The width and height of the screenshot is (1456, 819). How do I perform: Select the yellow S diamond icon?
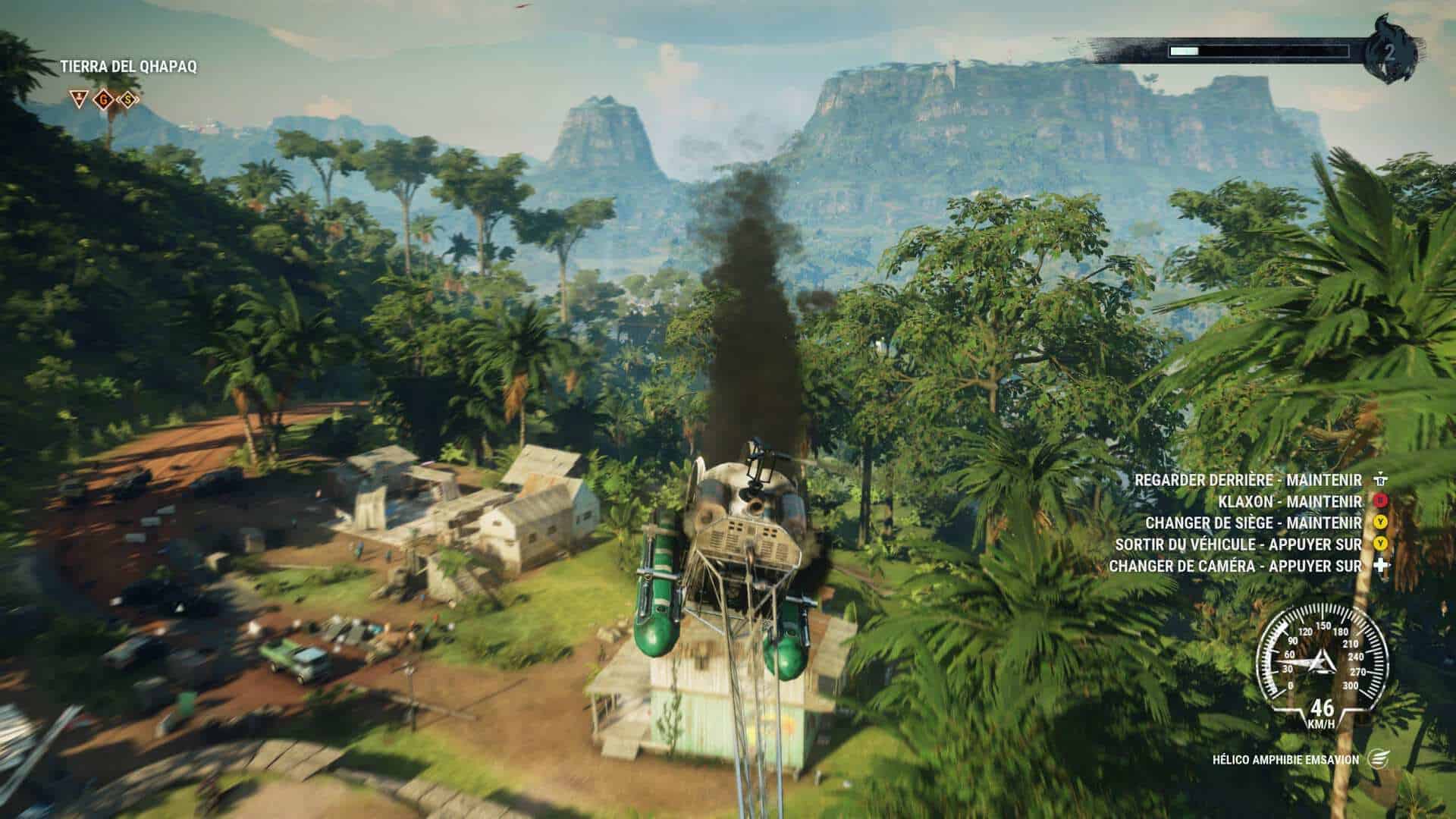[130, 98]
